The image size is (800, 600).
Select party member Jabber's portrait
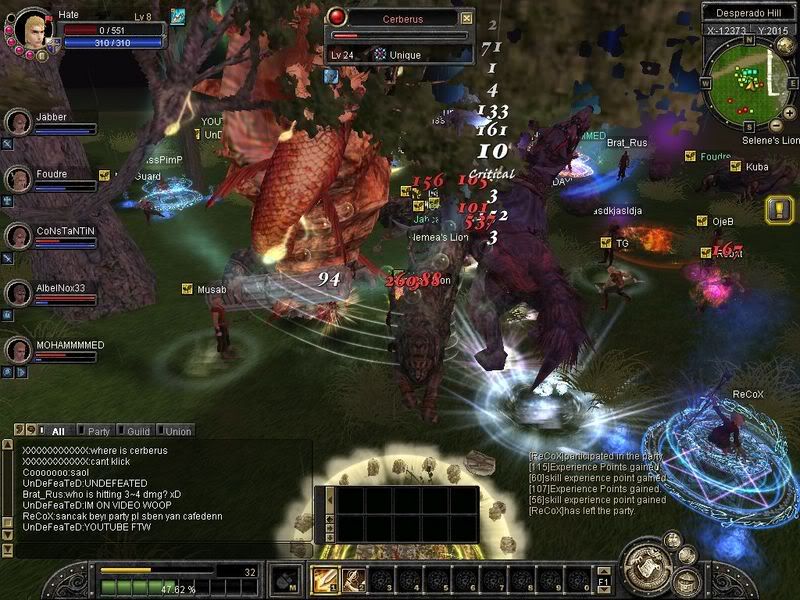(x=19, y=123)
